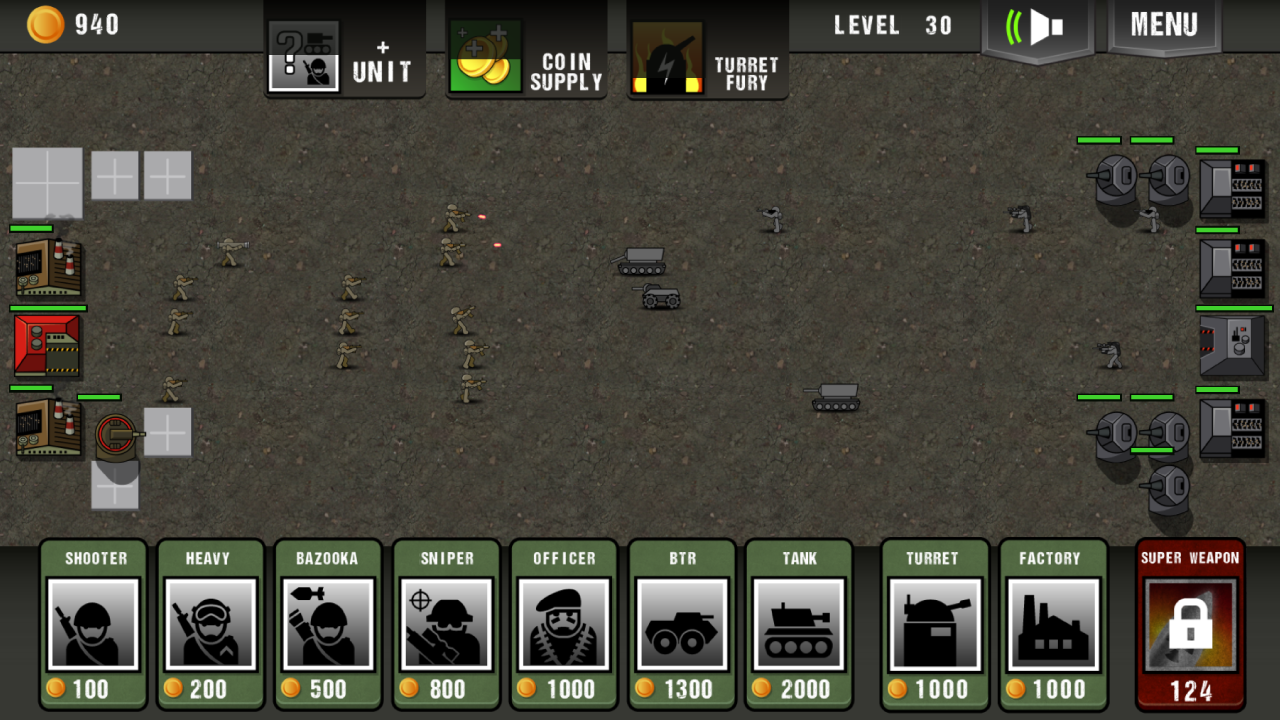Select the Tank unit card

(x=800, y=625)
